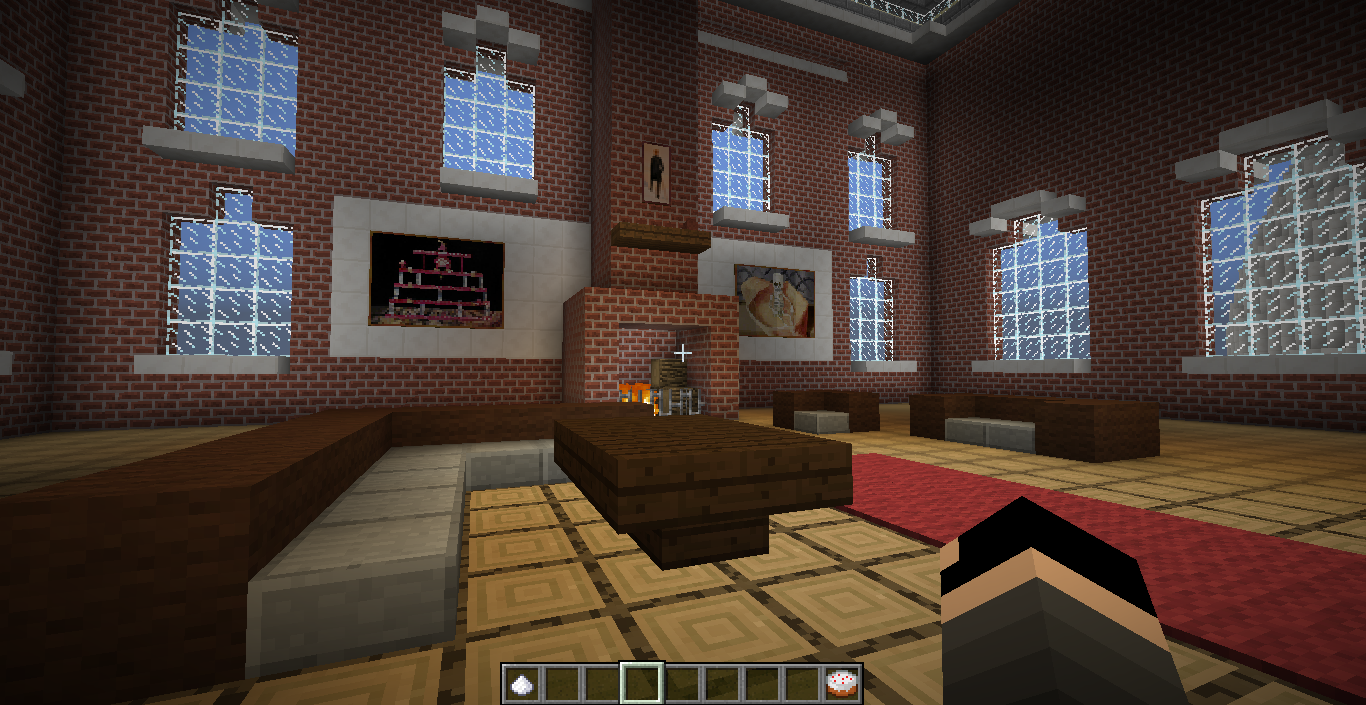Select the sugar pile hotbar slot
The width and height of the screenshot is (1366, 705).
(521, 684)
